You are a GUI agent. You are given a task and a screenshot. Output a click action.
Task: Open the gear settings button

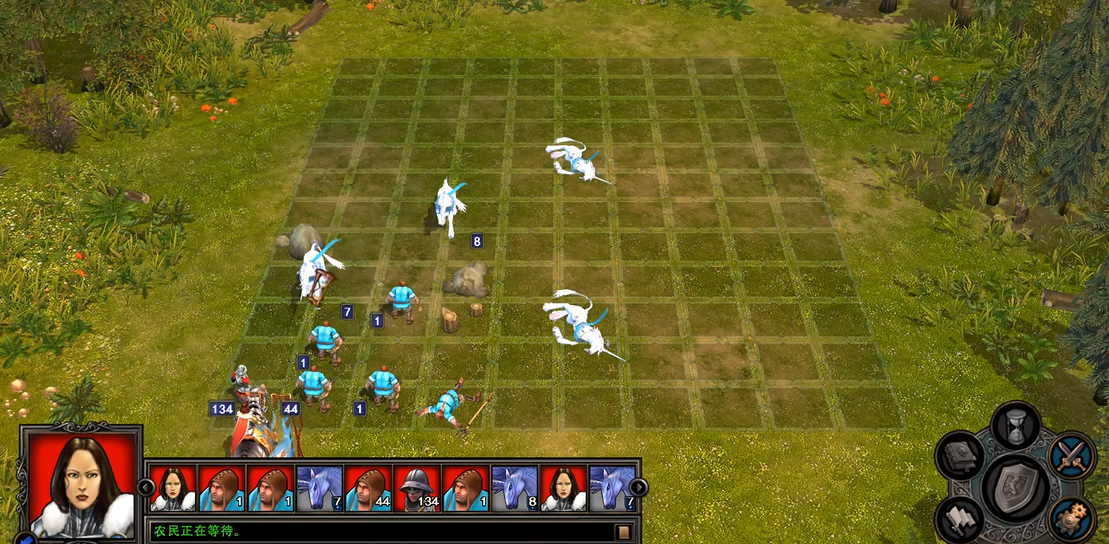(x=1073, y=519)
